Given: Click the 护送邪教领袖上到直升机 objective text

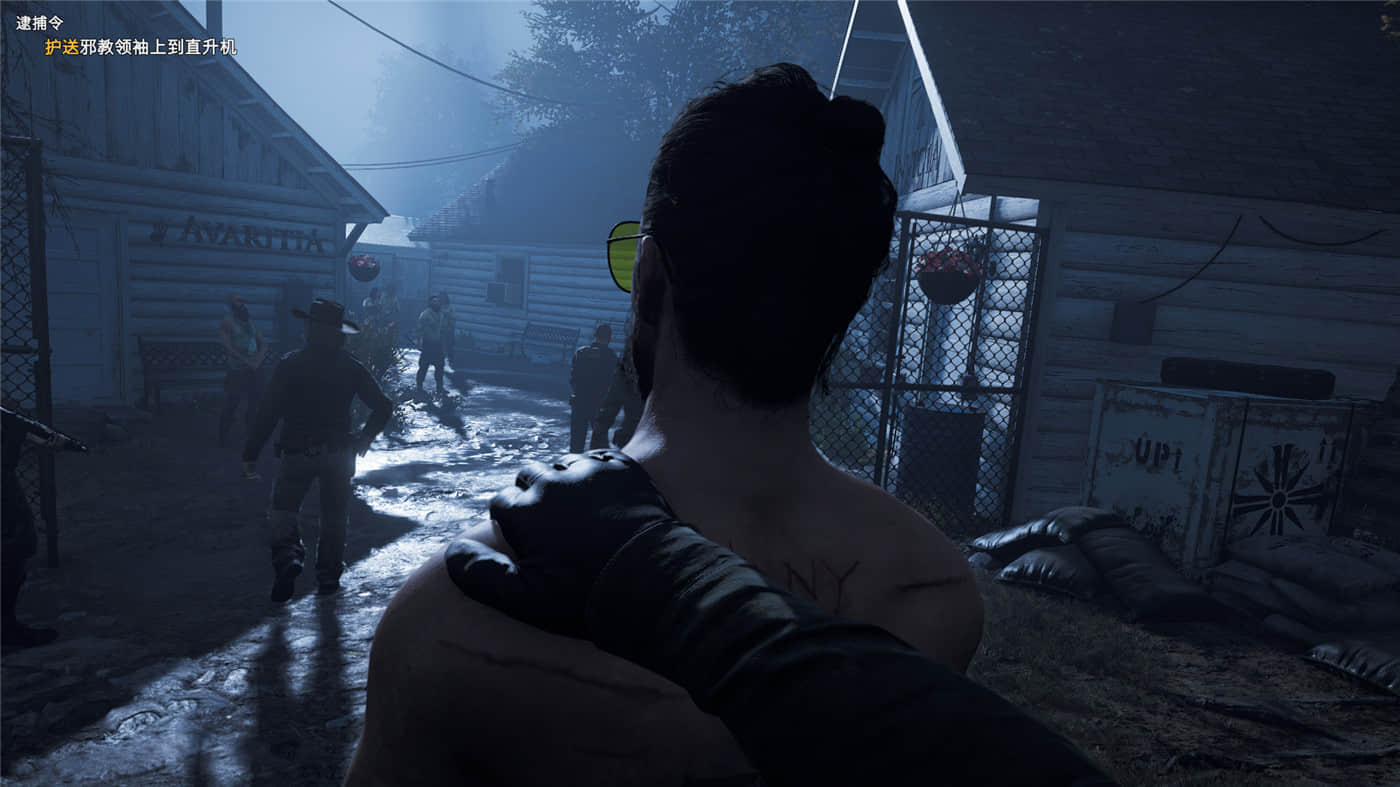Looking at the screenshot, I should [141, 47].
